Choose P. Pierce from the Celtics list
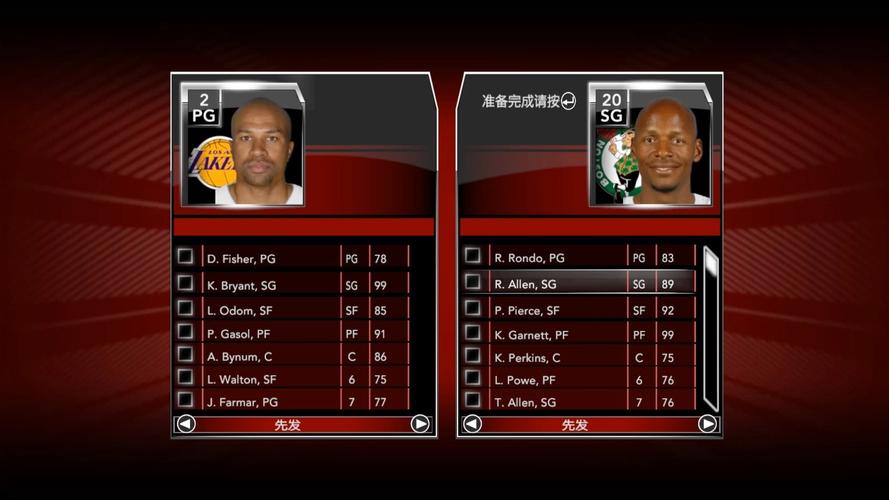Viewport: 889px width, 500px height. point(556,310)
